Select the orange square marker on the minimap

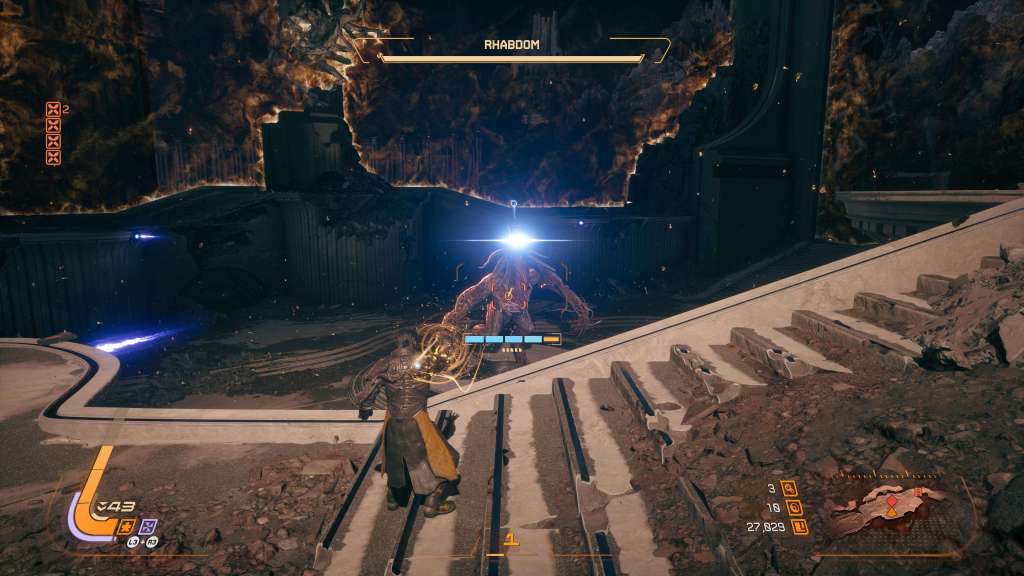pos(918,492)
